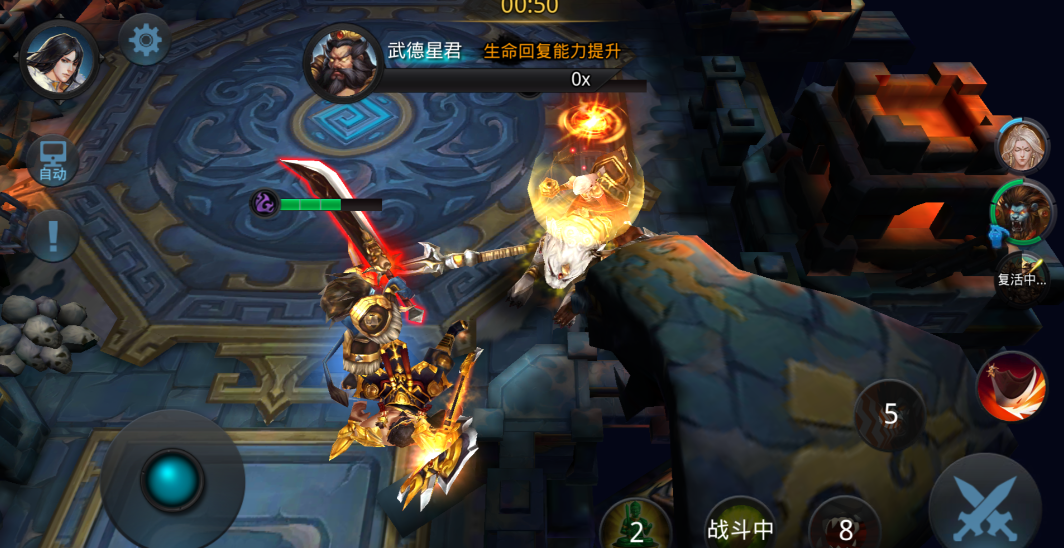Viewport: 1064px width, 548px height.
Task: Use the crossed swords basic attack
Action: click(985, 507)
